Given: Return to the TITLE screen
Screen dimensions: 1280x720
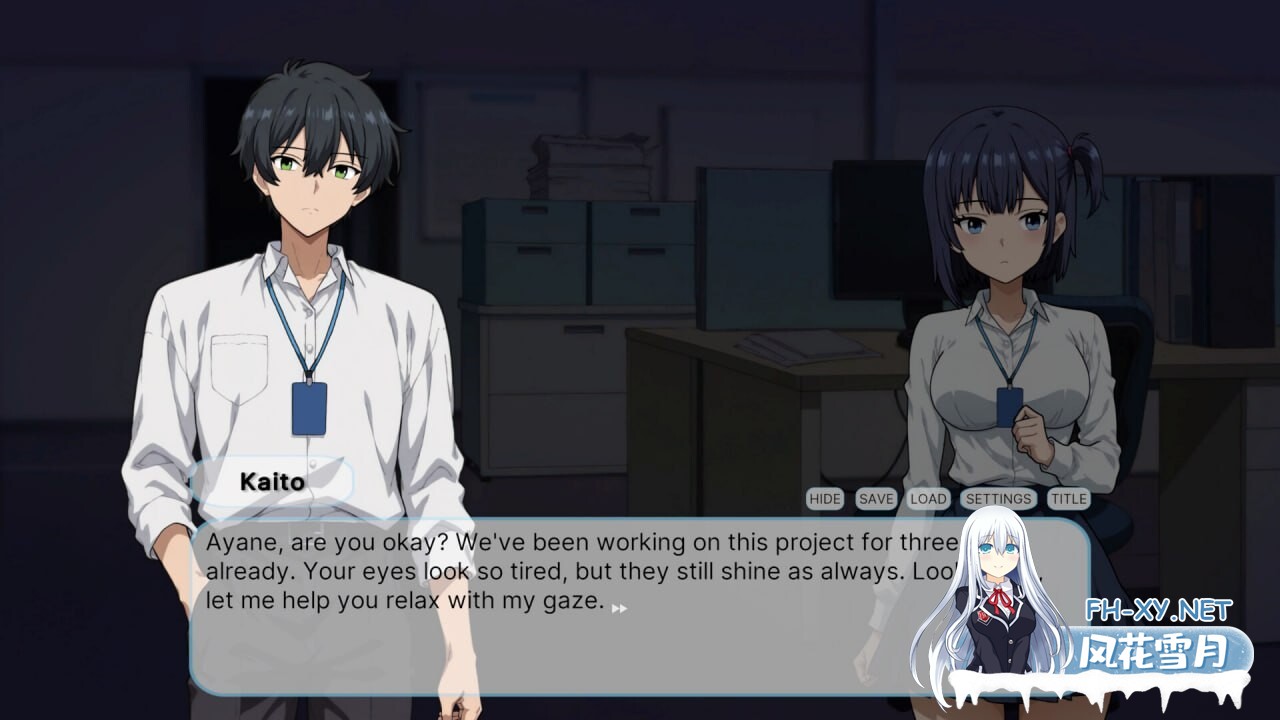Looking at the screenshot, I should point(1070,499).
